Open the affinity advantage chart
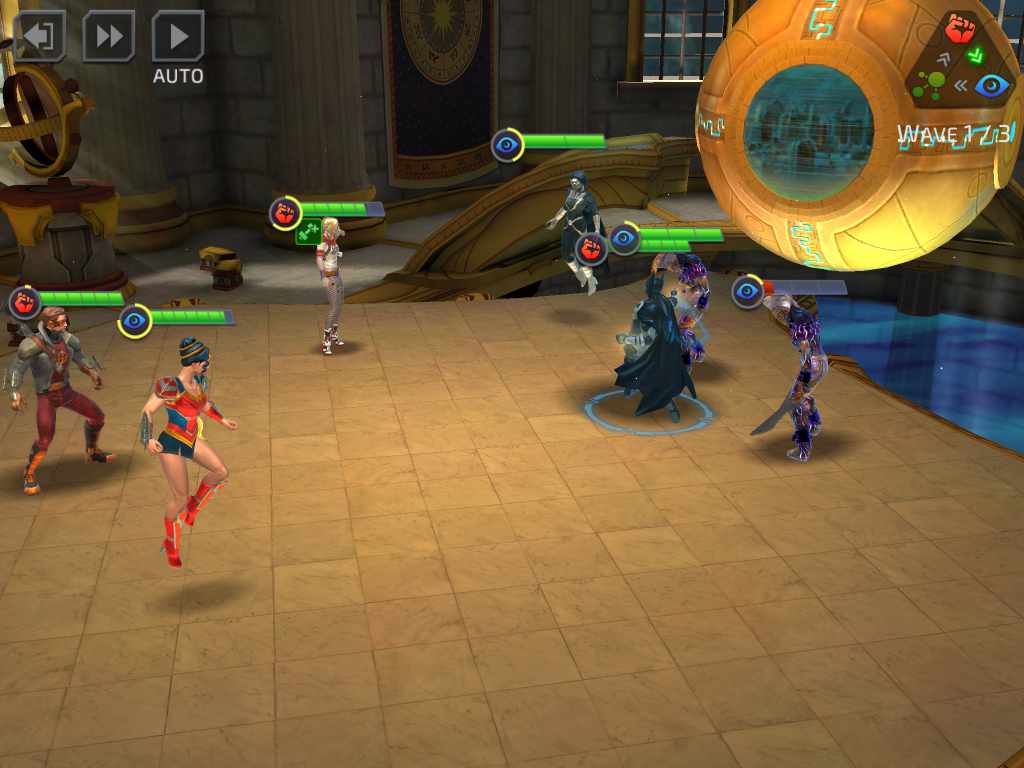 click(x=961, y=60)
